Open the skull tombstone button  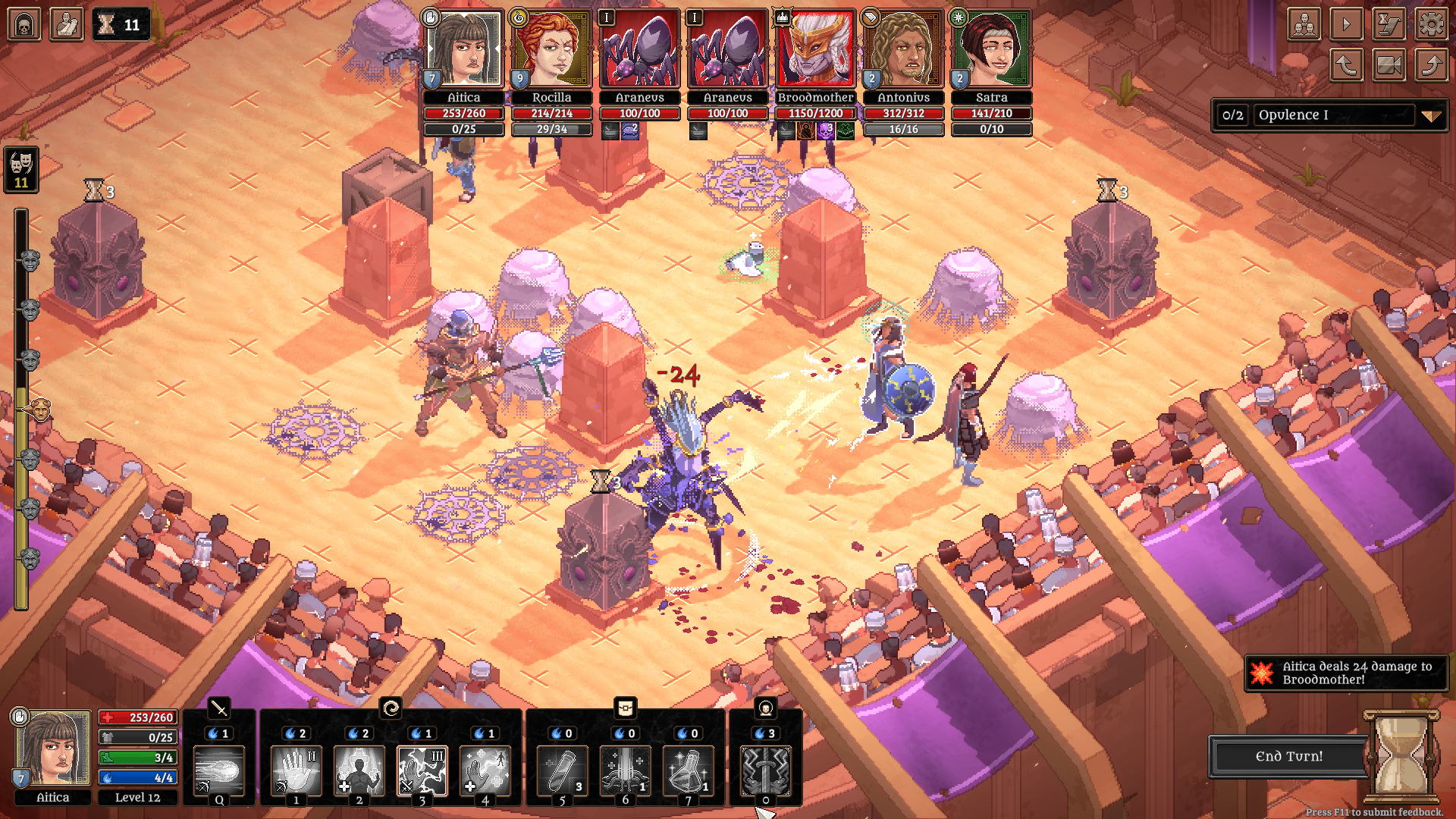24,24
